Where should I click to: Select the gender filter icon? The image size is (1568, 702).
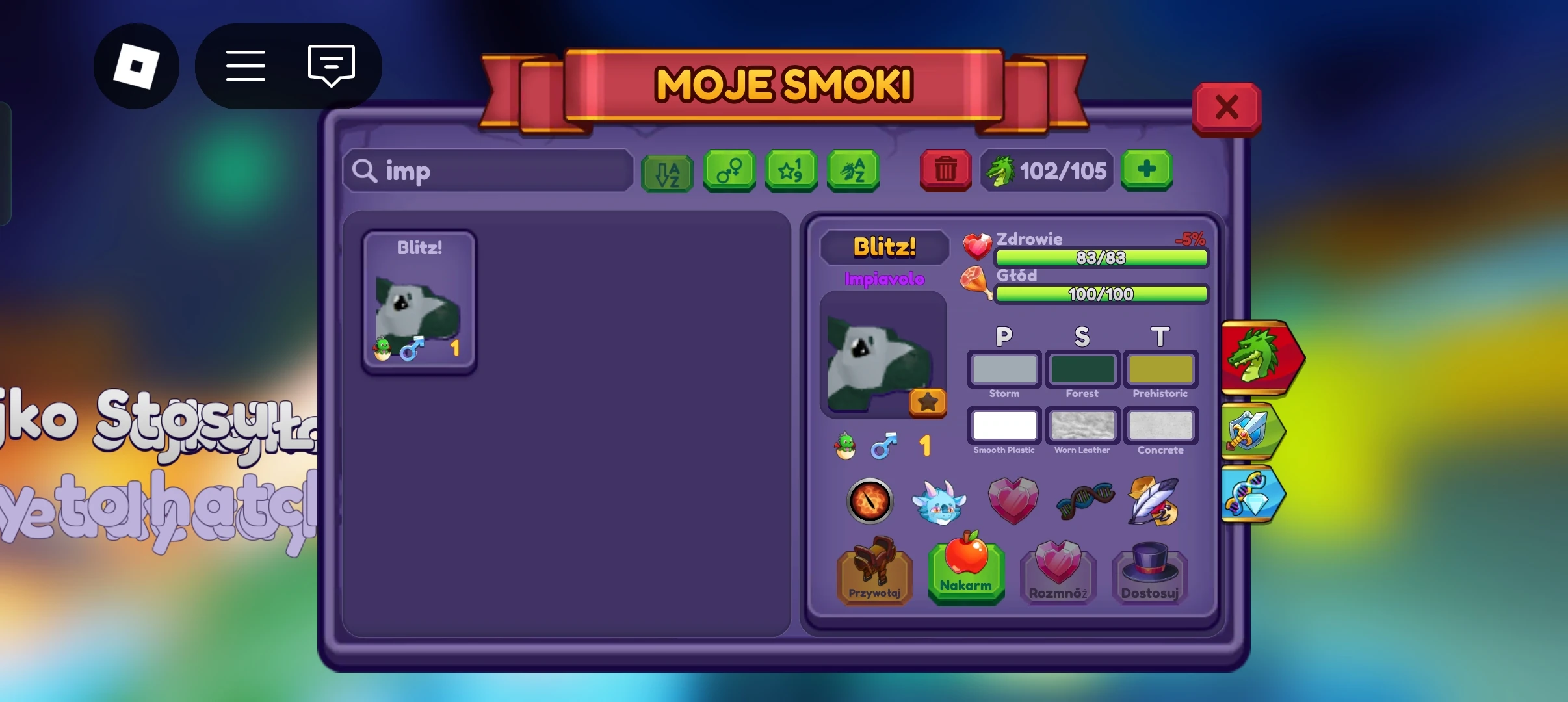coord(729,171)
